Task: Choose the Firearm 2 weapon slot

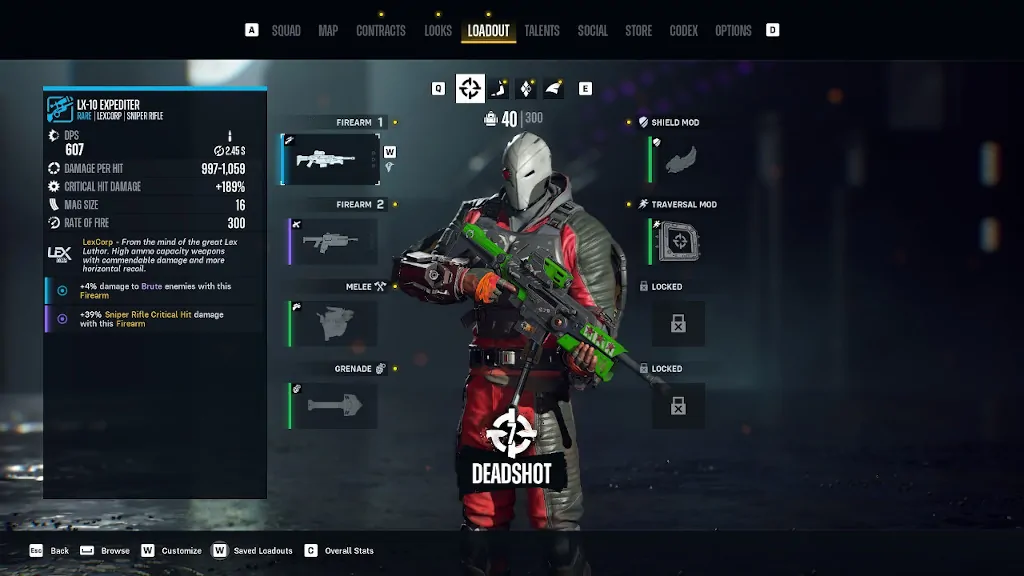Action: point(333,241)
